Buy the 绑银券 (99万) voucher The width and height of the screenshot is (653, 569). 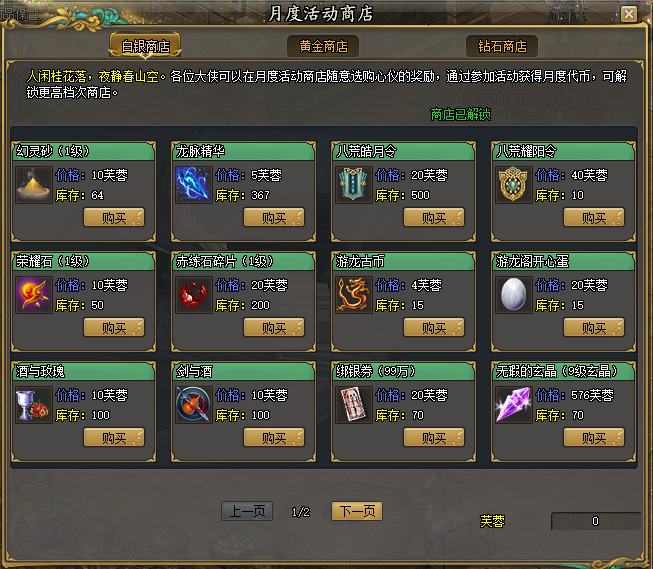tap(433, 437)
